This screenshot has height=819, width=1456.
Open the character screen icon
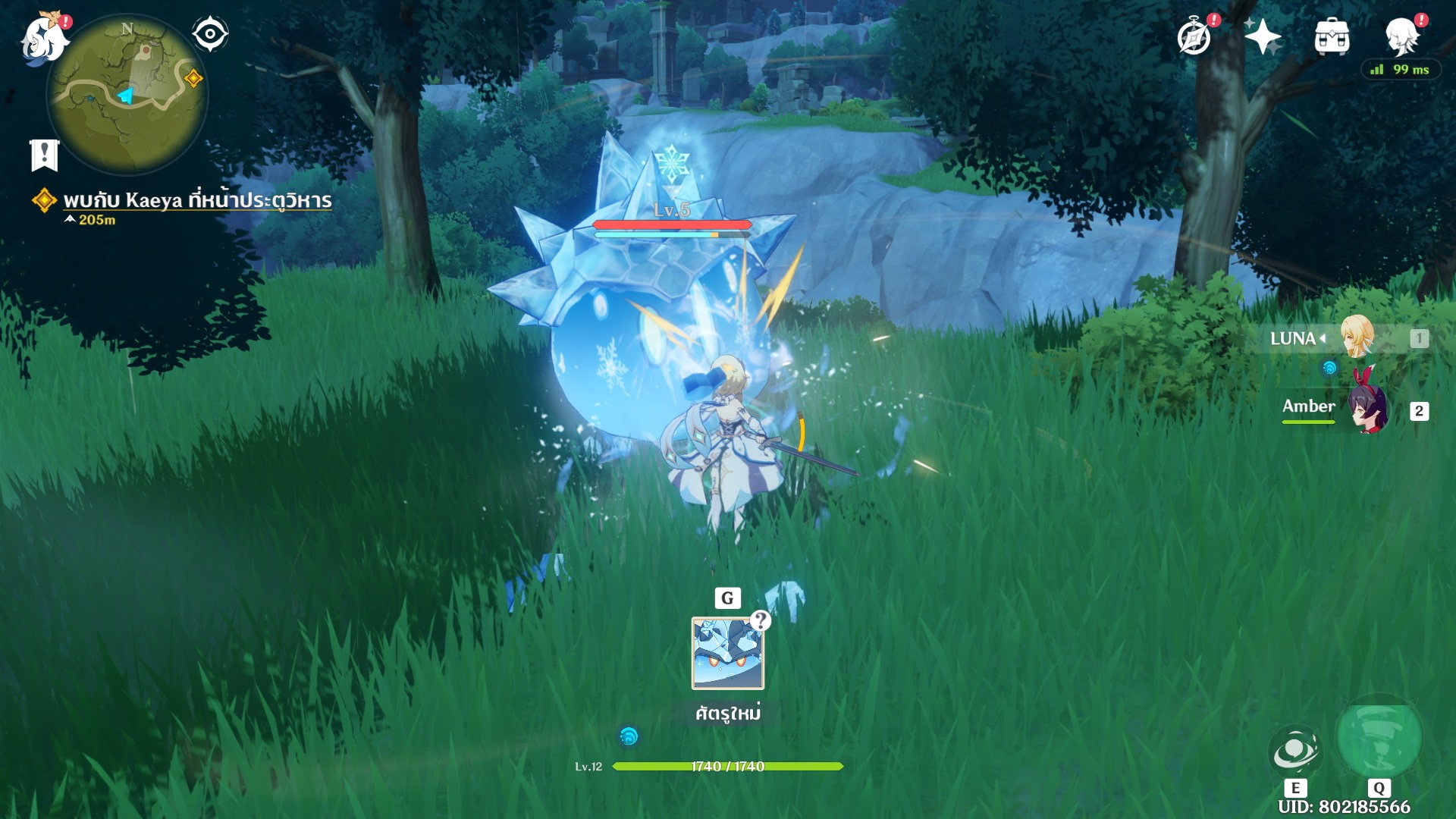[1401, 36]
